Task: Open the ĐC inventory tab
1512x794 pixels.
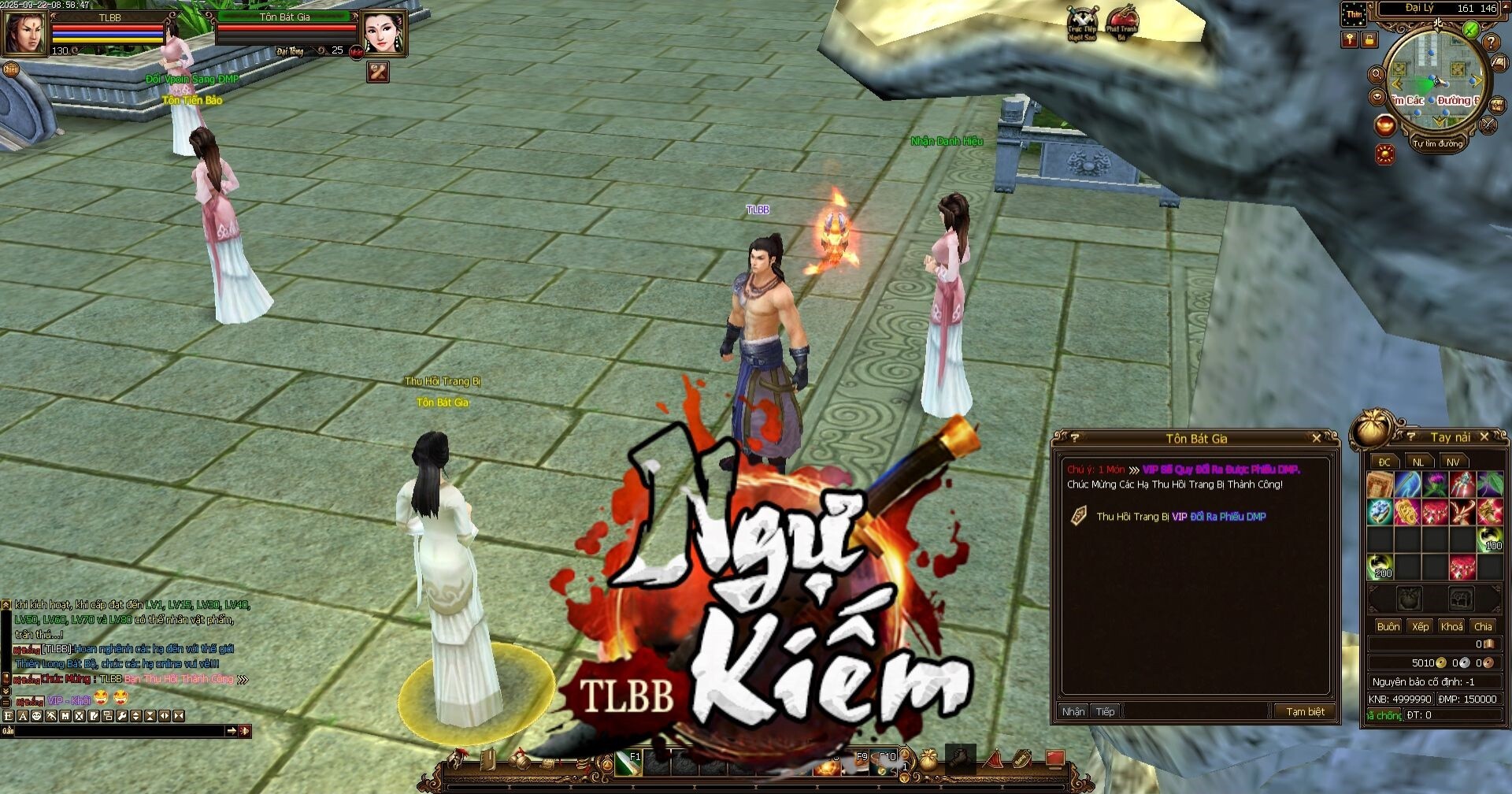Action: click(x=1384, y=462)
